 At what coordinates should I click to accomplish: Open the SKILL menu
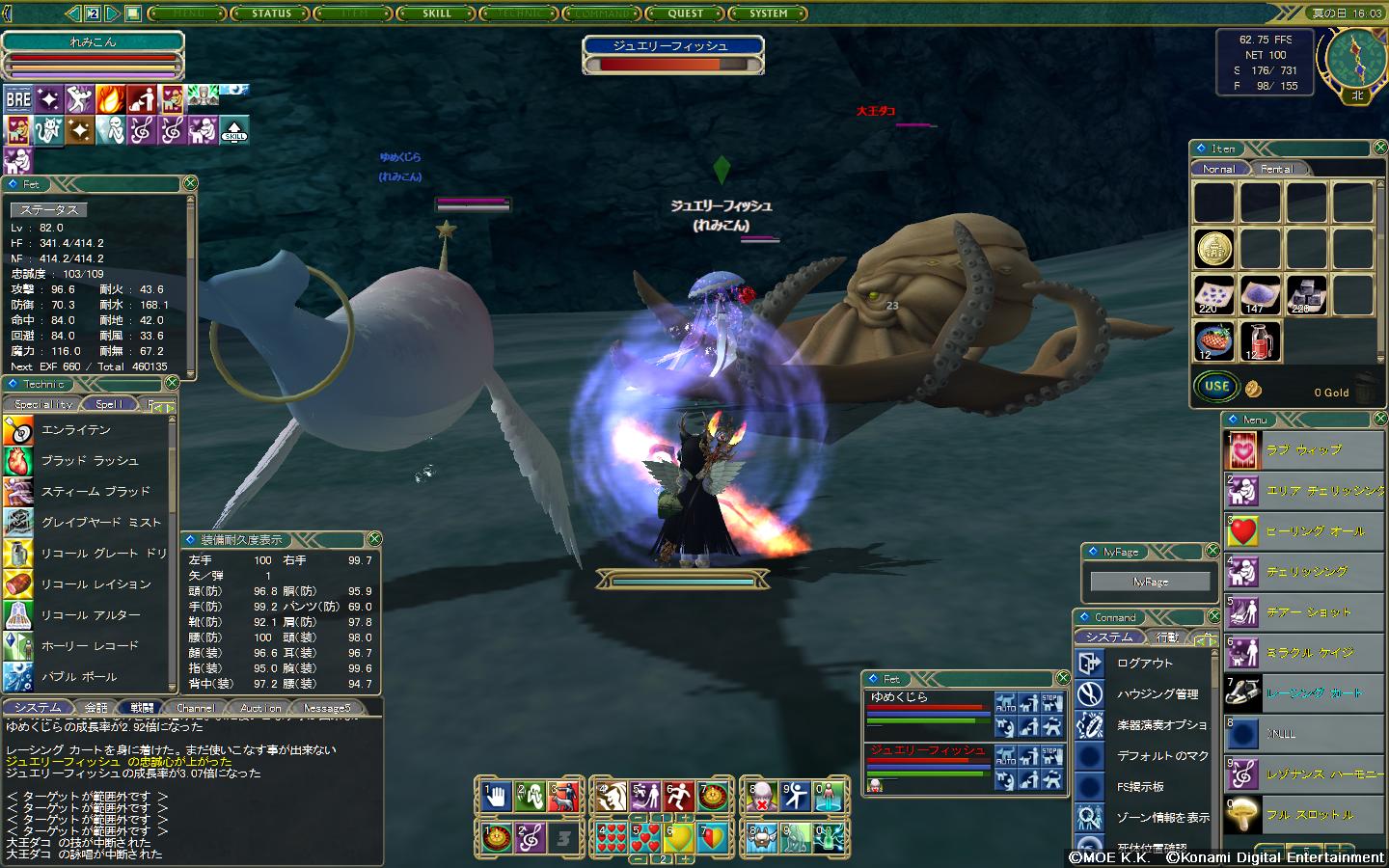pyautogui.click(x=437, y=14)
